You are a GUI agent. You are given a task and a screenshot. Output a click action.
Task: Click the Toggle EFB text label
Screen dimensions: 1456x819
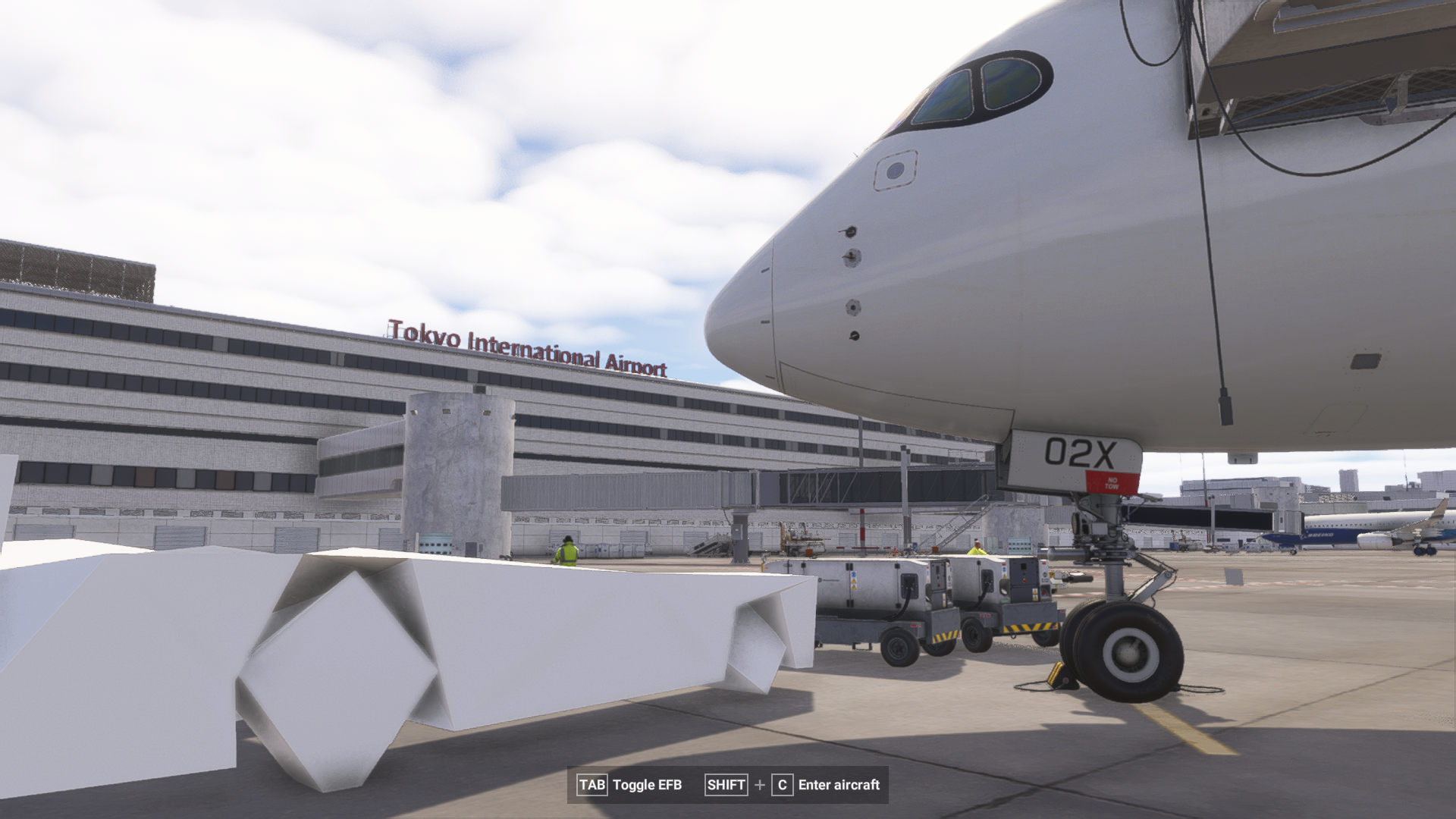649,786
